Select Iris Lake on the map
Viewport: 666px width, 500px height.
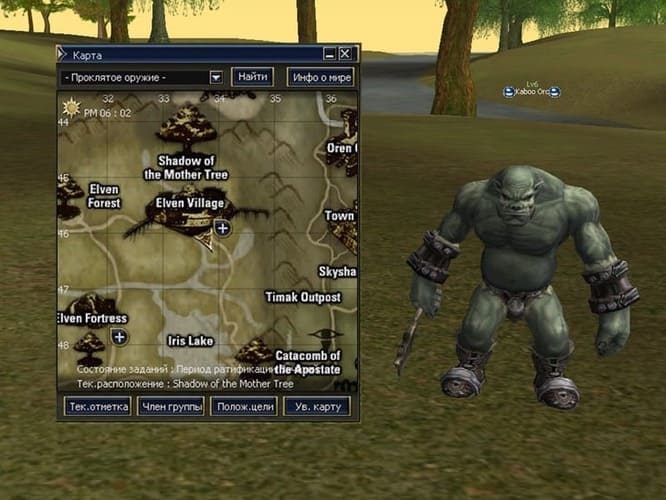[x=190, y=341]
